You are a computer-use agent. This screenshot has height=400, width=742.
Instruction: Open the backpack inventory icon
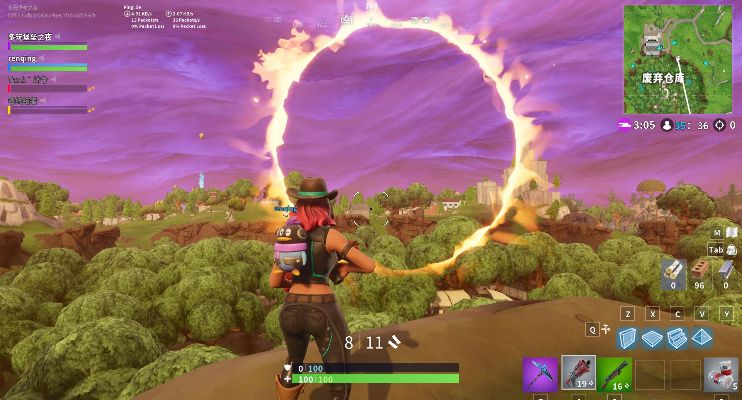tap(731, 250)
